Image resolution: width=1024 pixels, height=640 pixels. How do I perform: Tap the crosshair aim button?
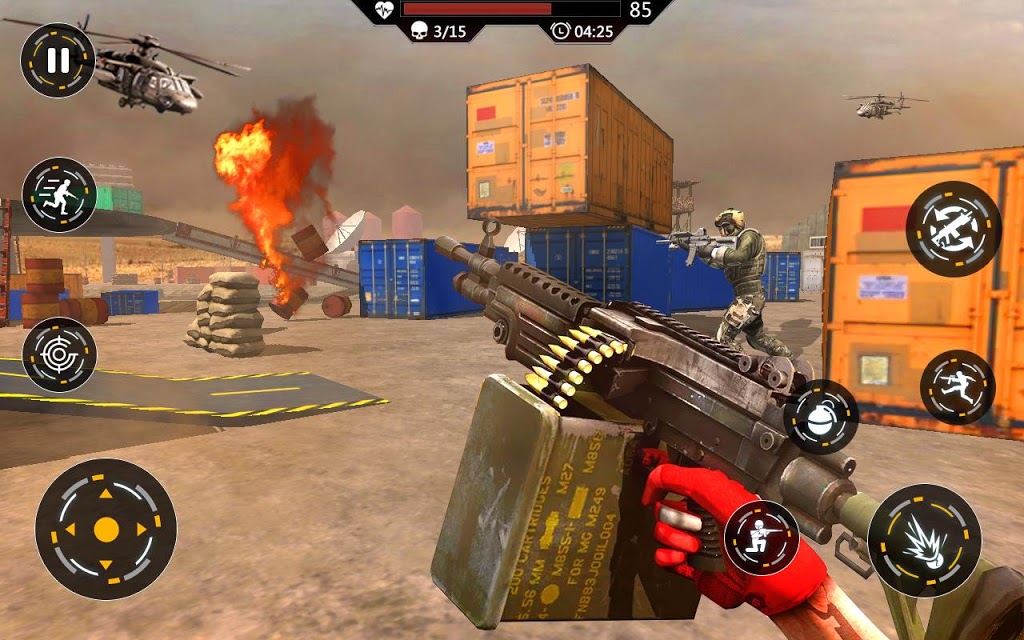pyautogui.click(x=60, y=355)
